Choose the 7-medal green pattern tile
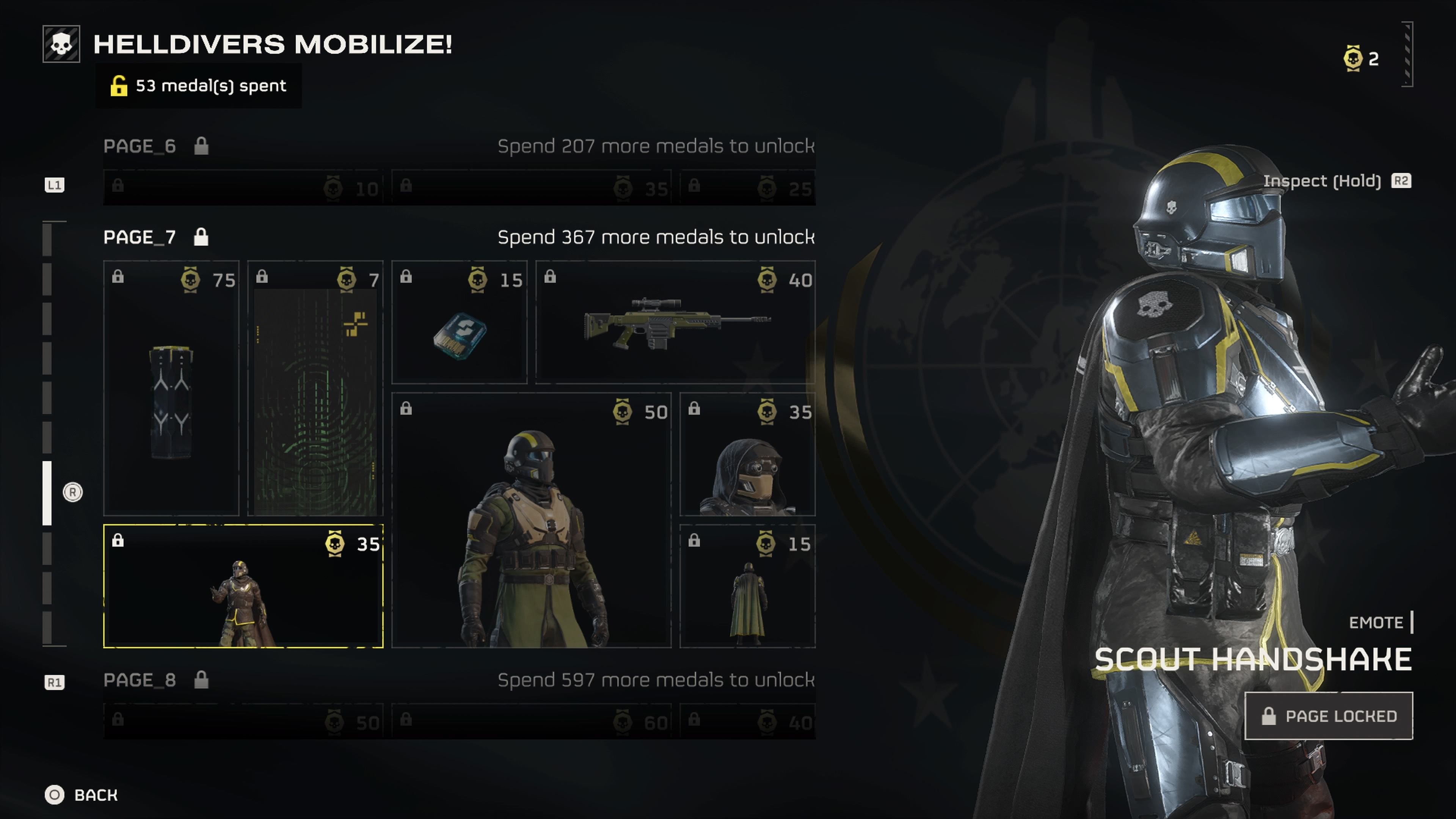Image resolution: width=1456 pixels, height=819 pixels. pos(315,388)
